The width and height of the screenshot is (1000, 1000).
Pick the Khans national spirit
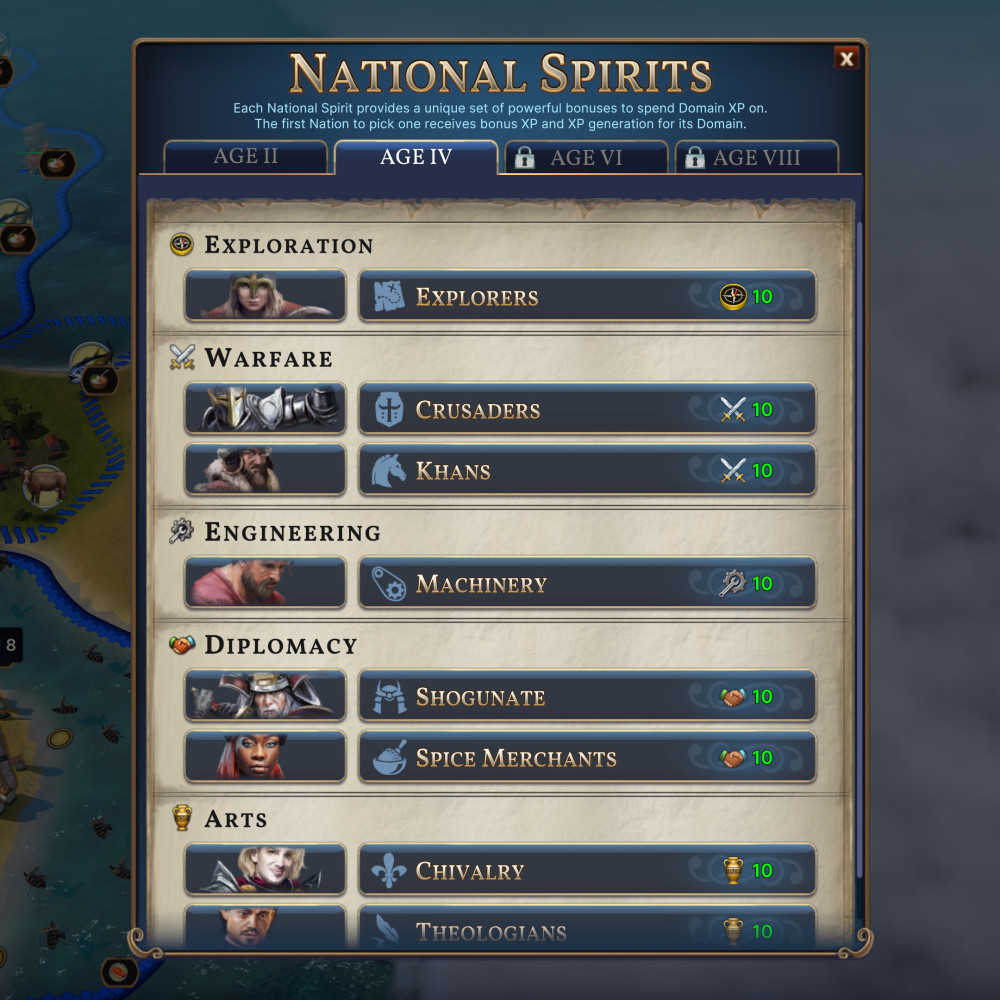pos(586,471)
